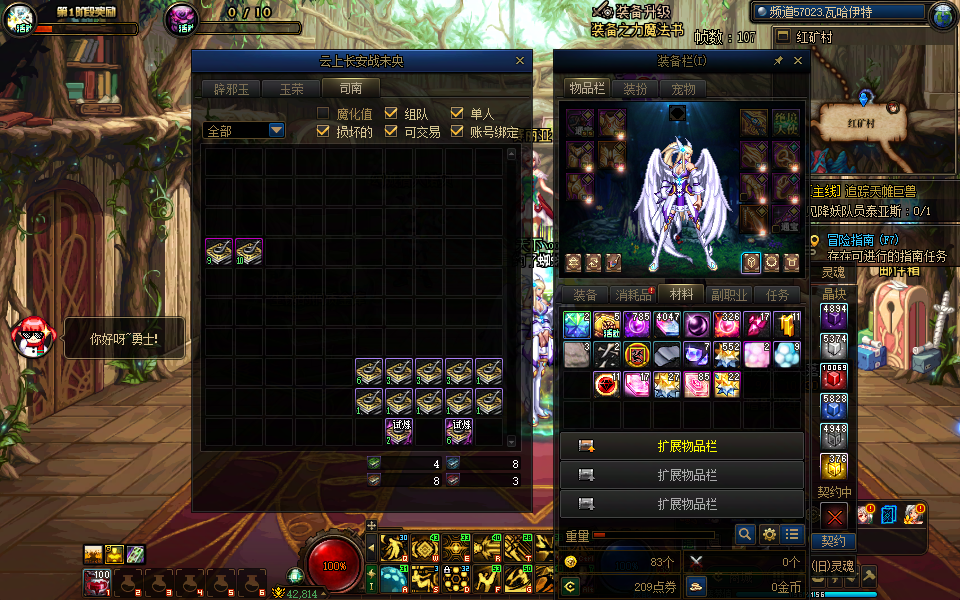Open the 任务 item tab

point(777,295)
